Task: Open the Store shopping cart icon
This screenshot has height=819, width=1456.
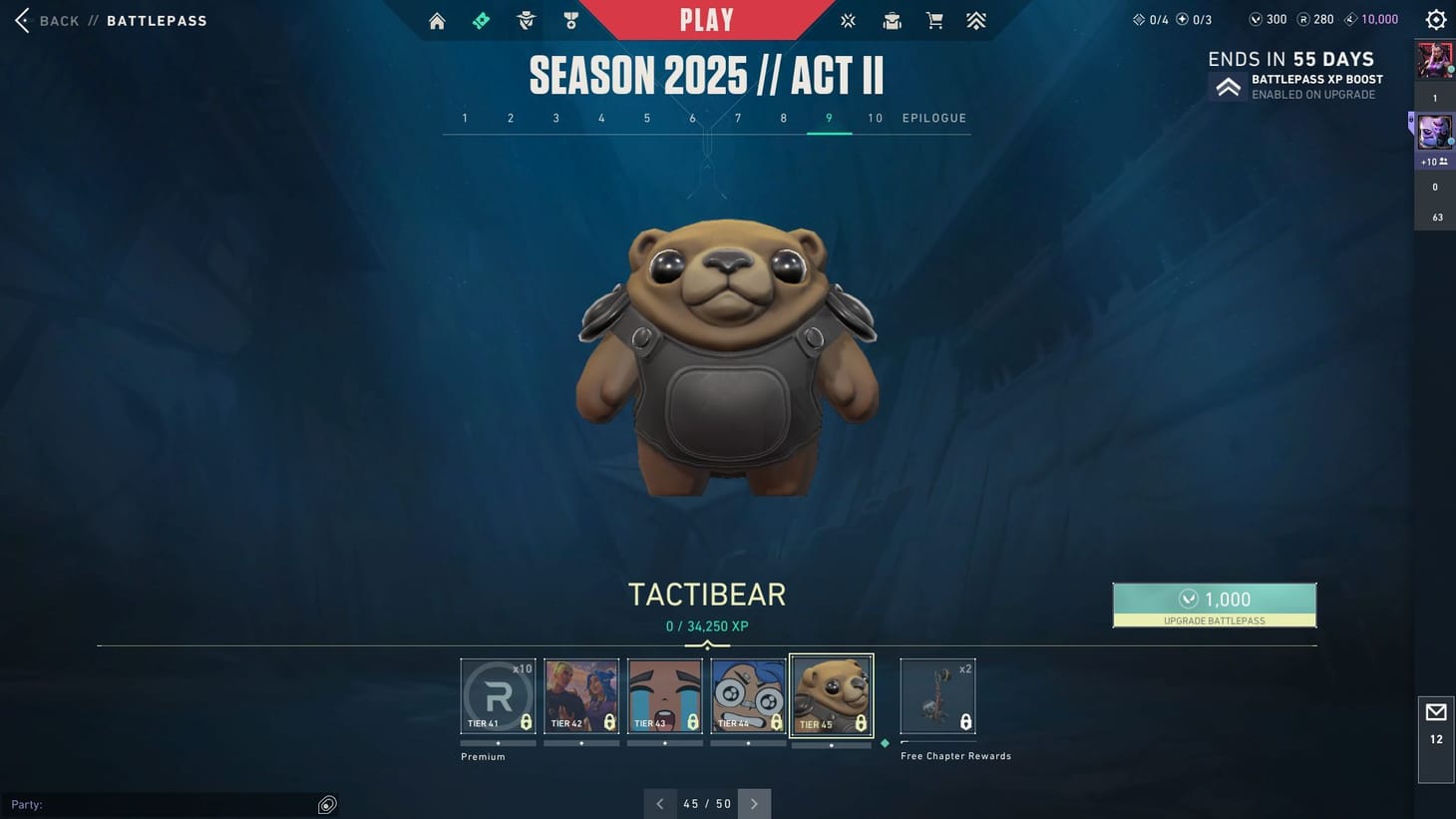Action: pos(933,20)
